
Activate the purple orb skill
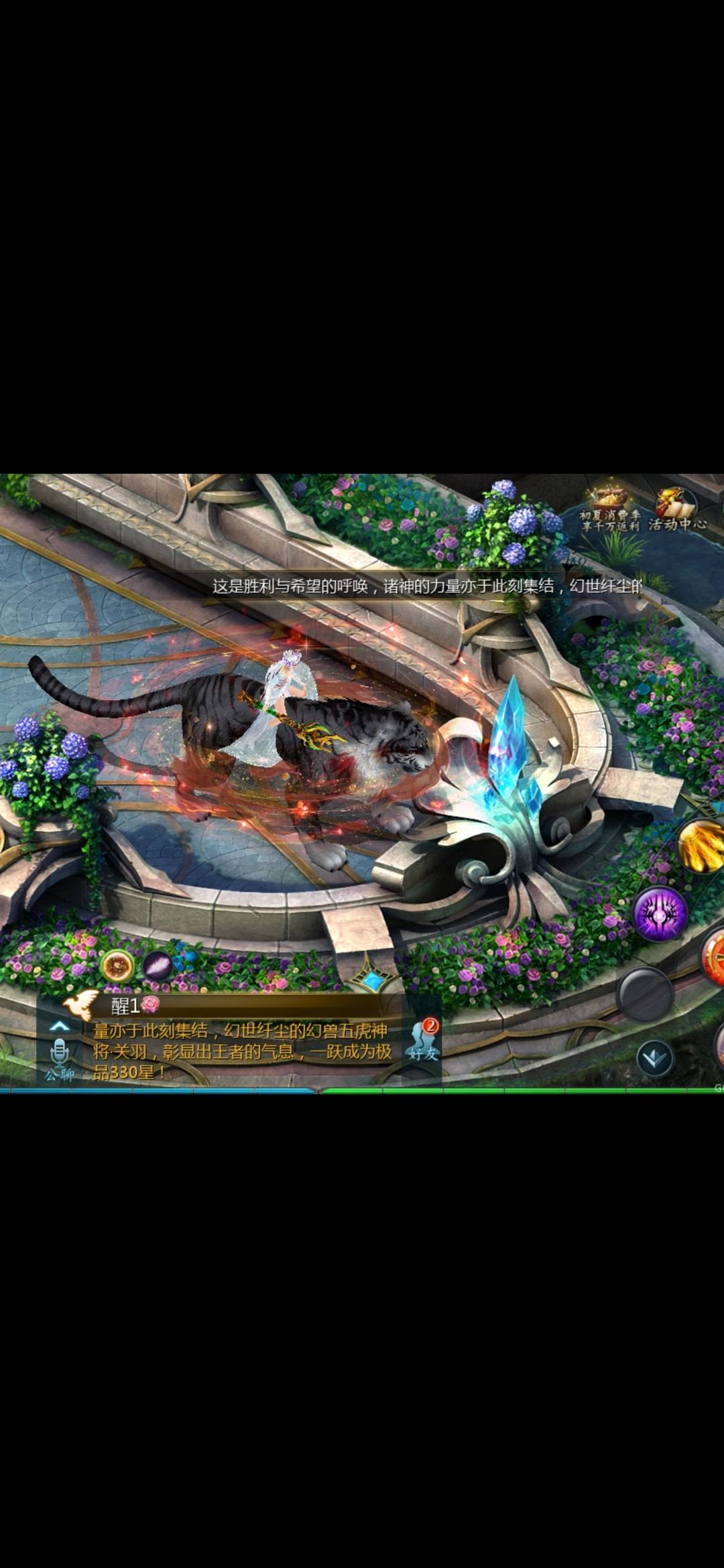(660, 914)
